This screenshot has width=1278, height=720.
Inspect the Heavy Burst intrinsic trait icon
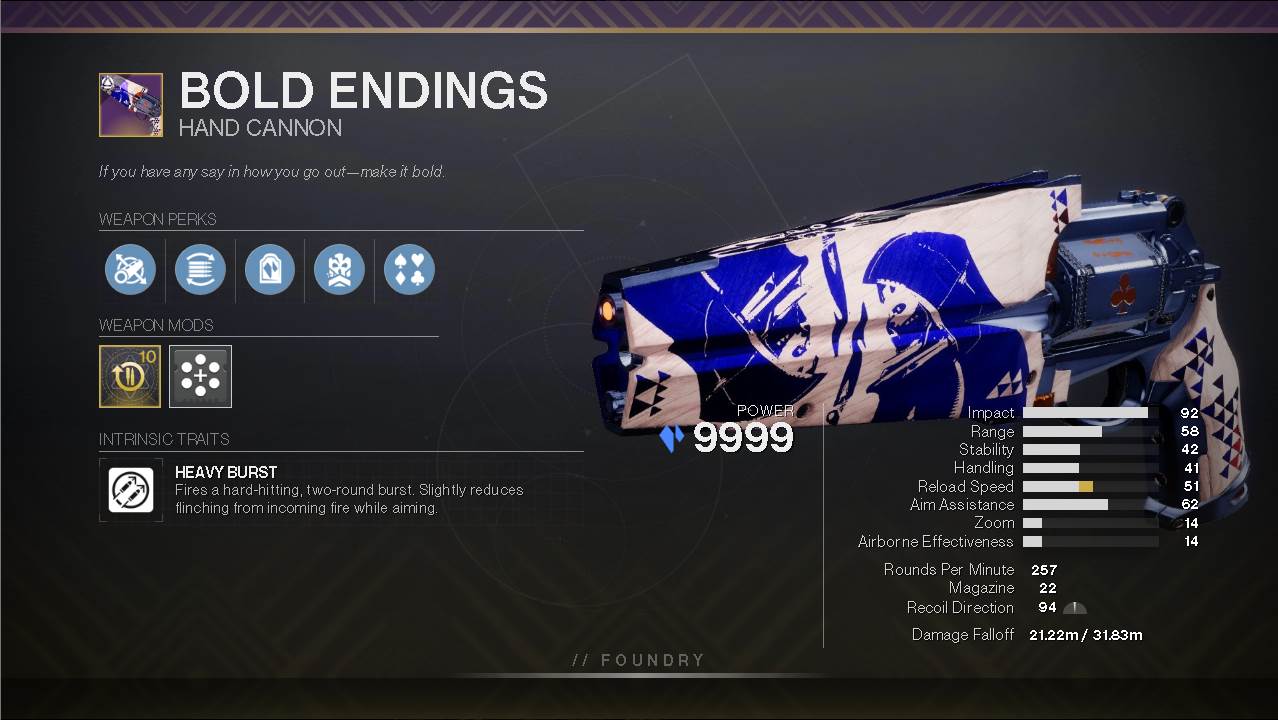pos(131,490)
